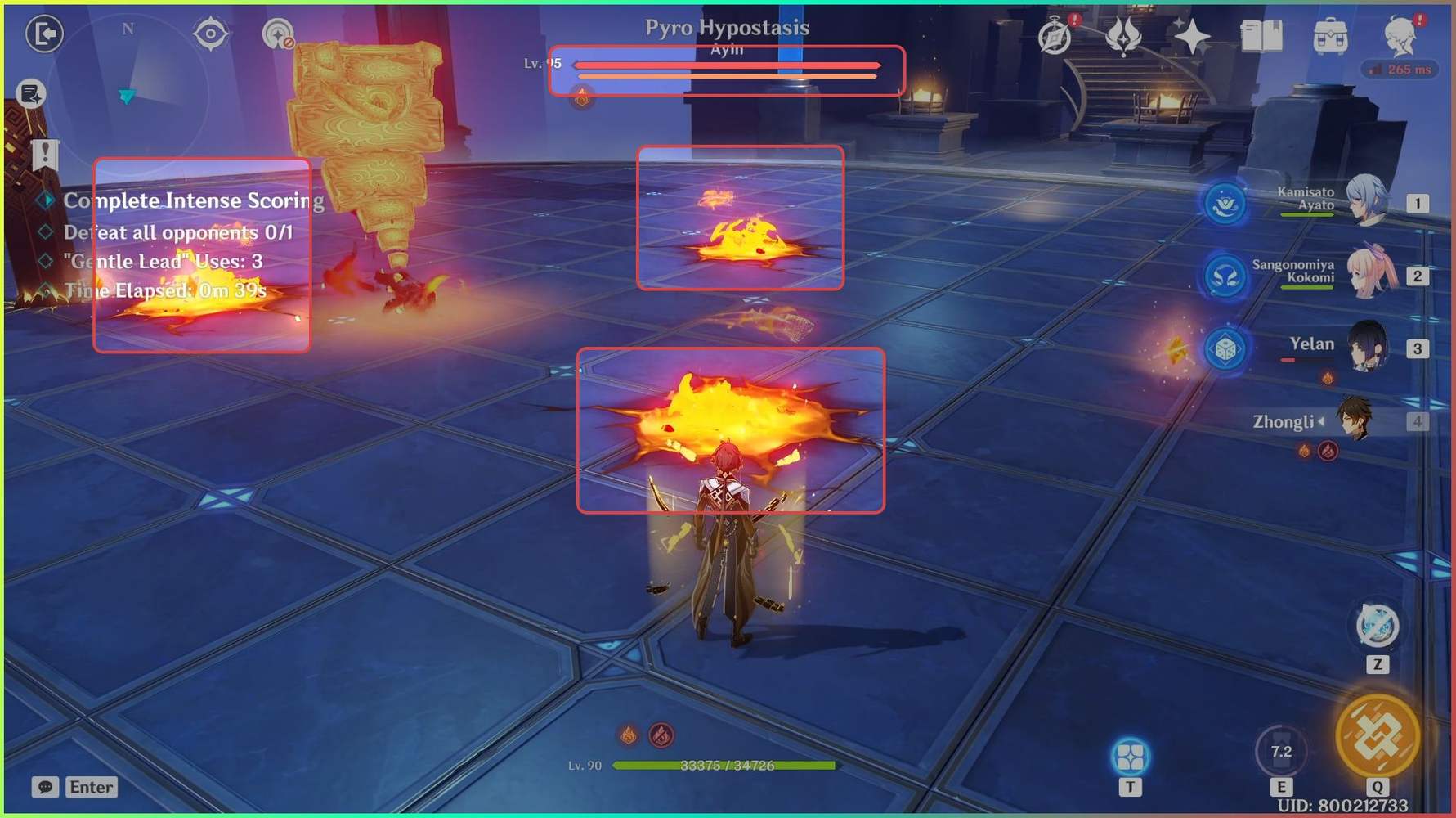Use the Elemental Skill showing 7.2 cooldown
Screen dimensions: 1456x818
[x=1280, y=750]
